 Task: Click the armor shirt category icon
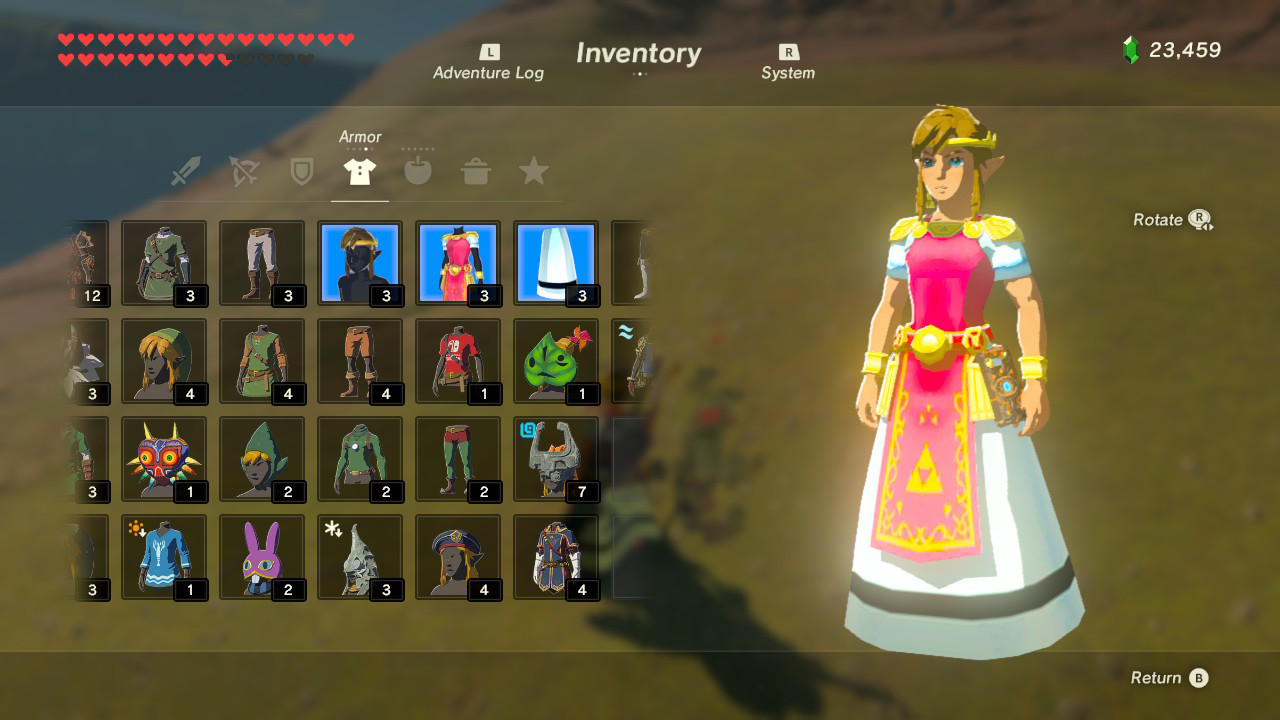click(359, 170)
